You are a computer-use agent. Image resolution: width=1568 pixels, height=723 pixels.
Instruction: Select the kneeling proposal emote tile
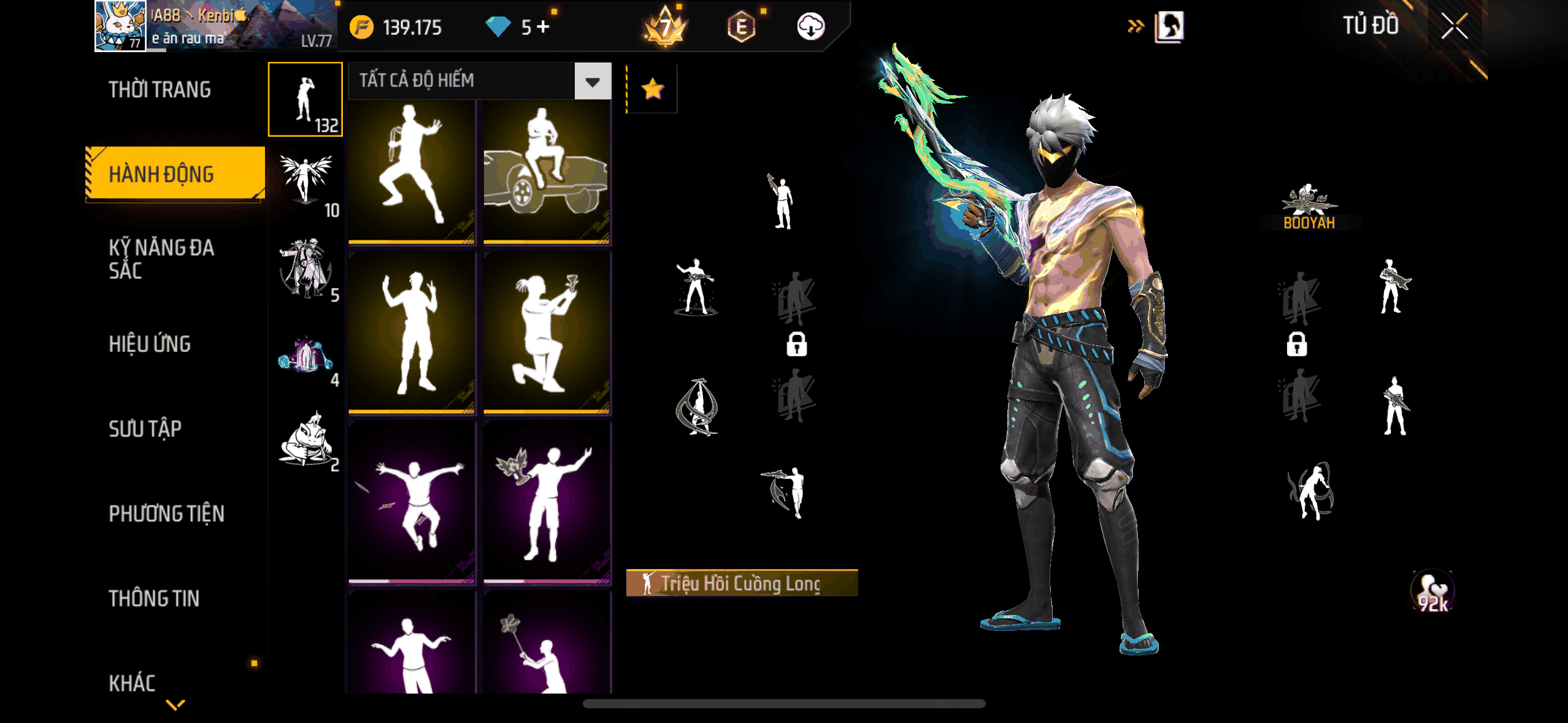point(547,334)
